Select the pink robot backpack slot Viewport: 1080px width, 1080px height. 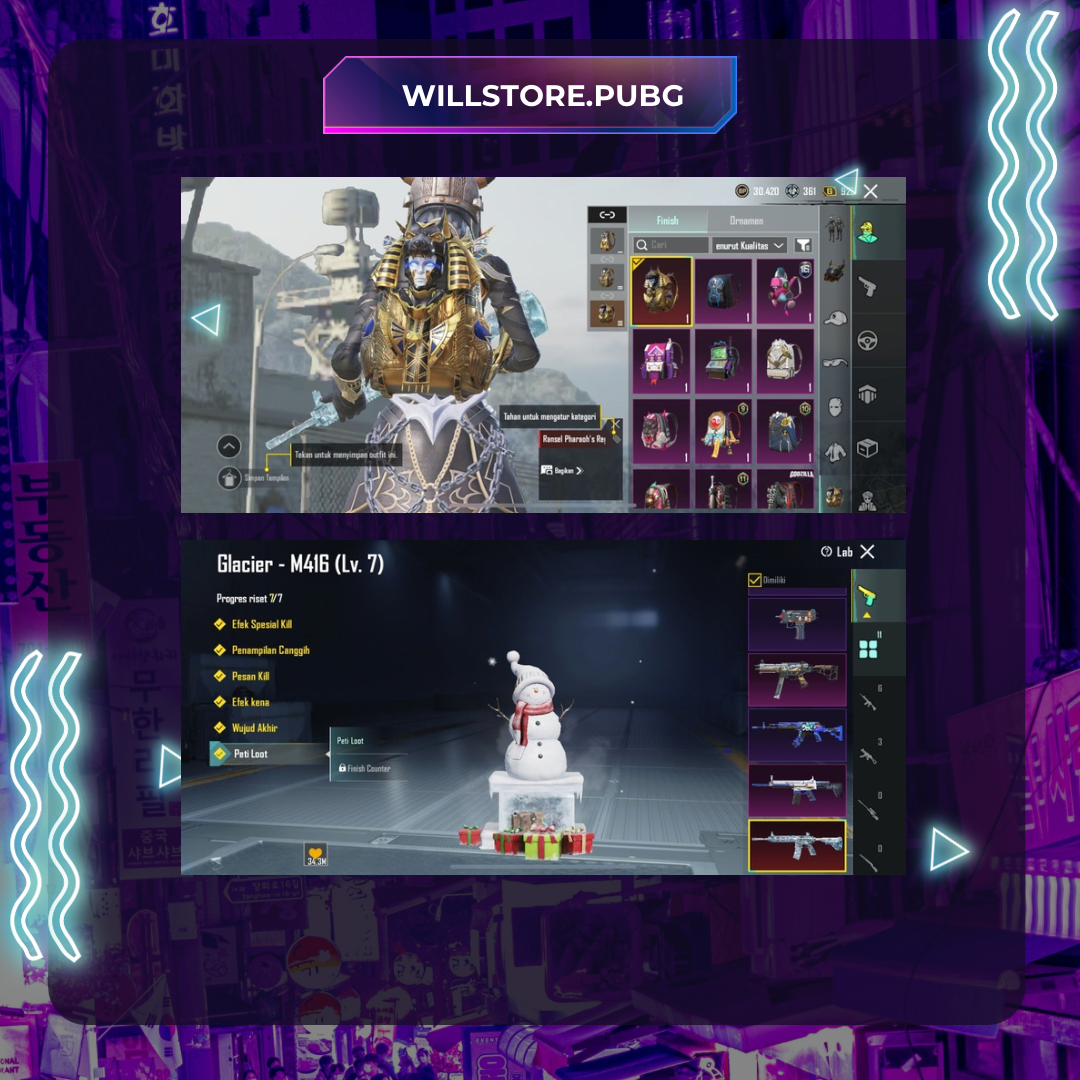click(x=785, y=291)
